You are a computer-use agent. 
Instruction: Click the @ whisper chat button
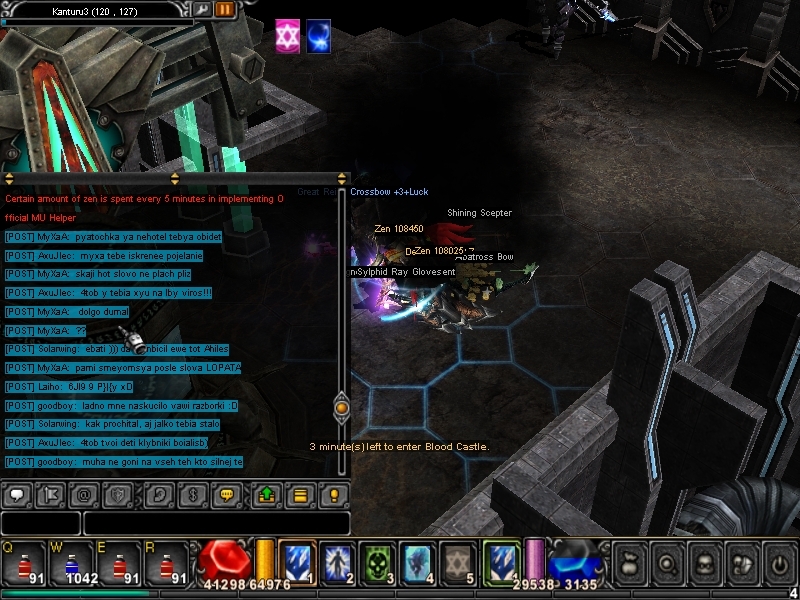[x=86, y=494]
